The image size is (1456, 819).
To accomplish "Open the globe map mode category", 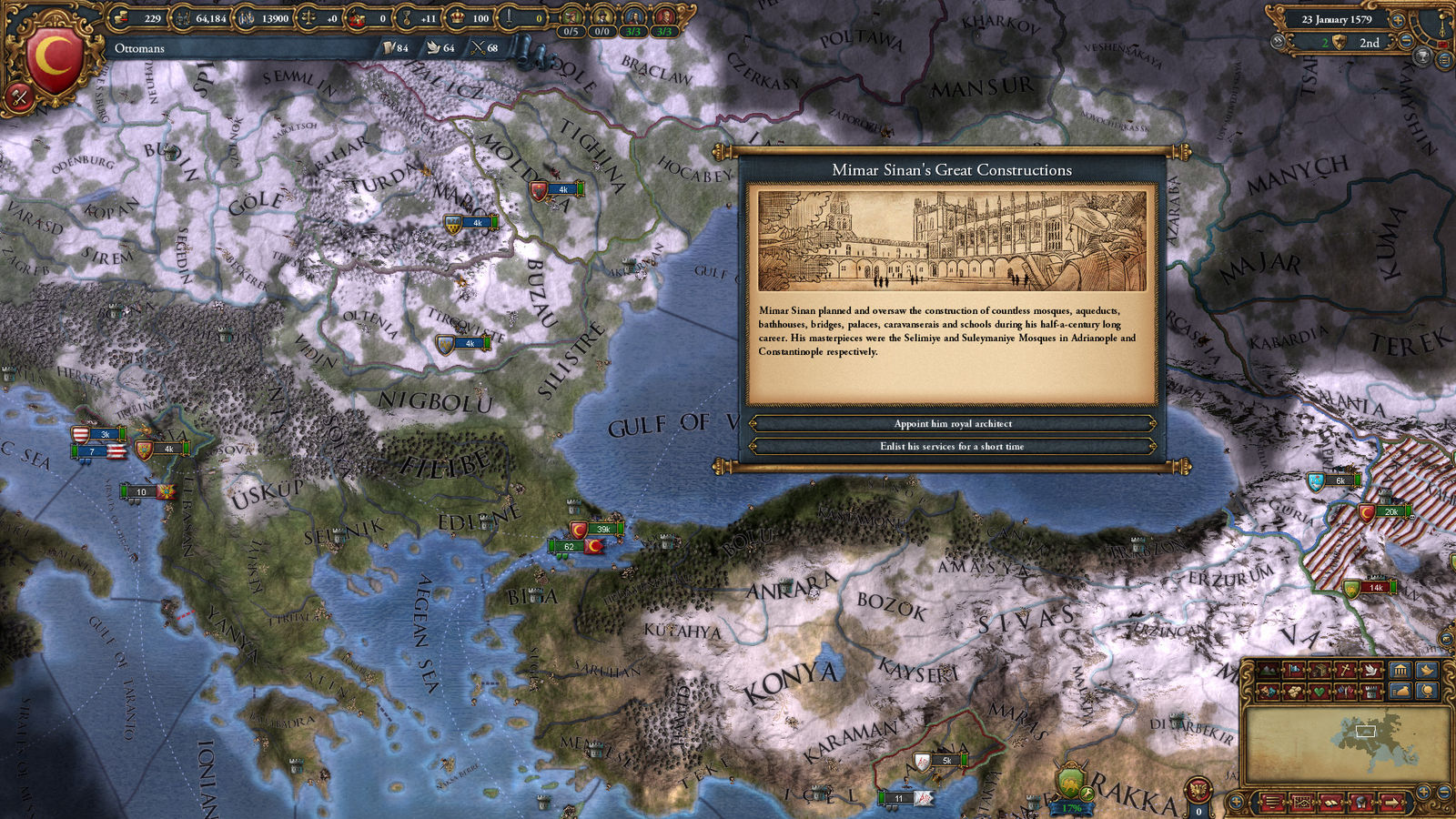I will tap(1426, 692).
